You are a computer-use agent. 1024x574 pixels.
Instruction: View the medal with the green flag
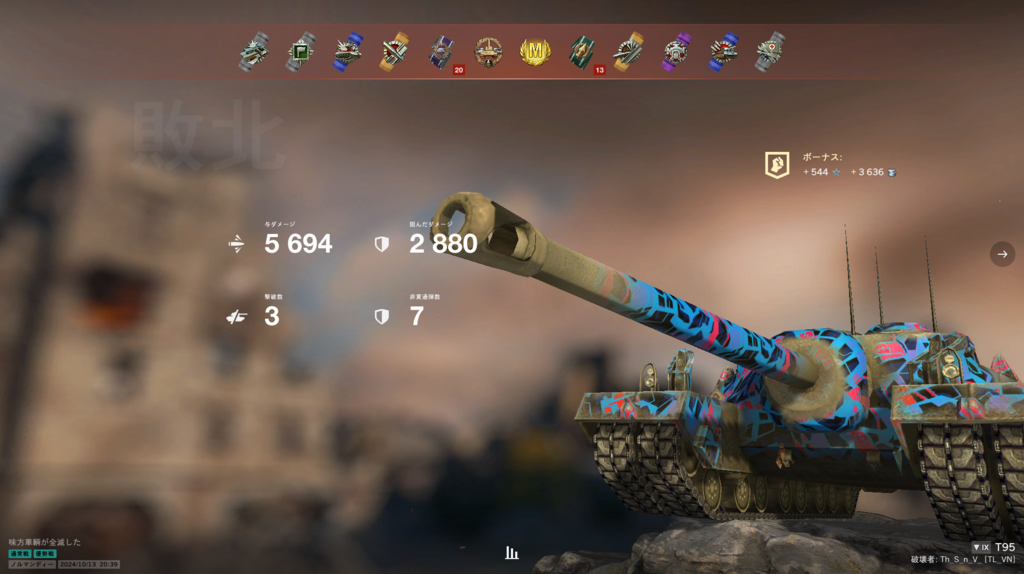tap(300, 51)
